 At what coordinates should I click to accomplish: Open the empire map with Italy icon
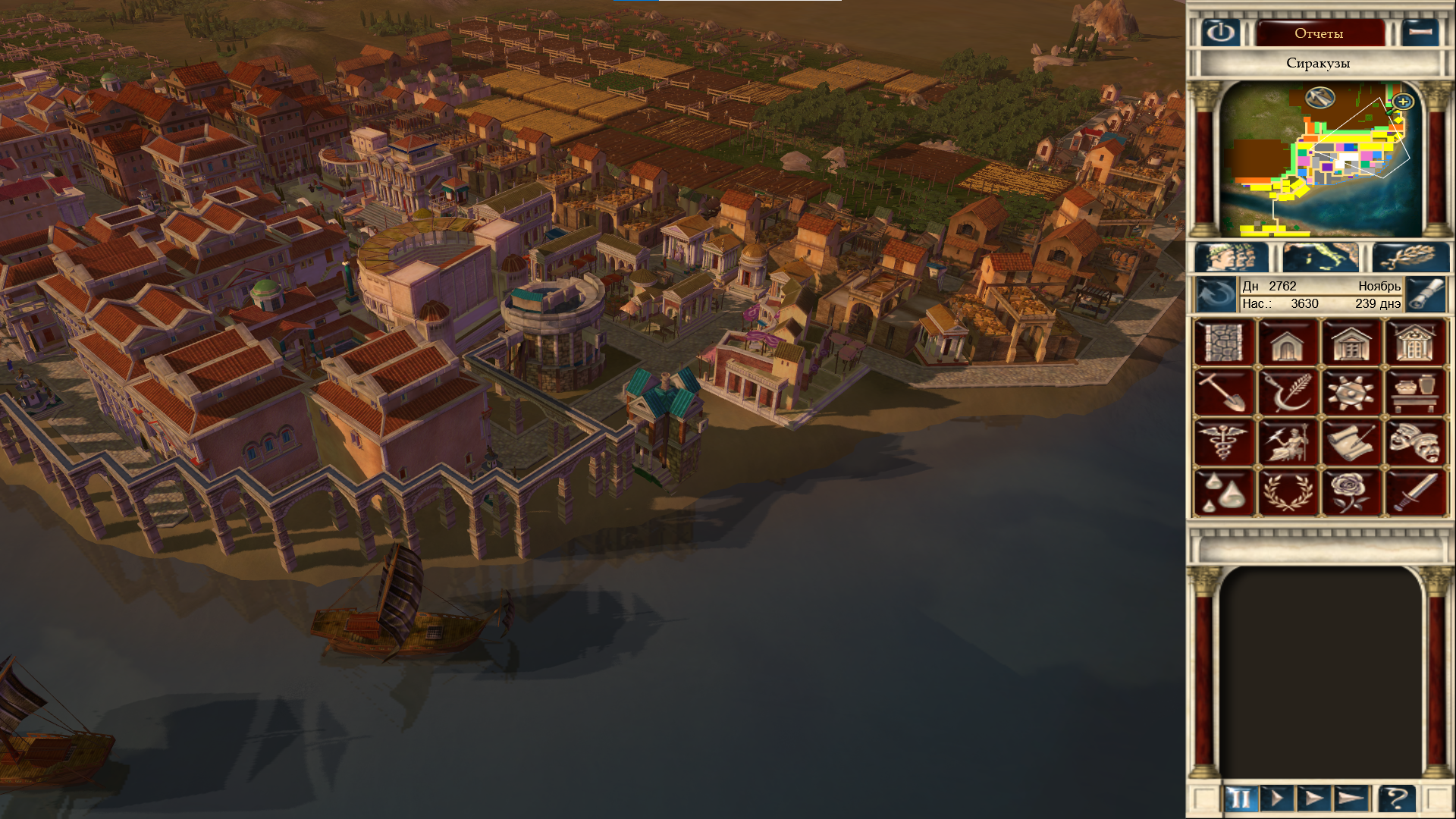click(1320, 258)
